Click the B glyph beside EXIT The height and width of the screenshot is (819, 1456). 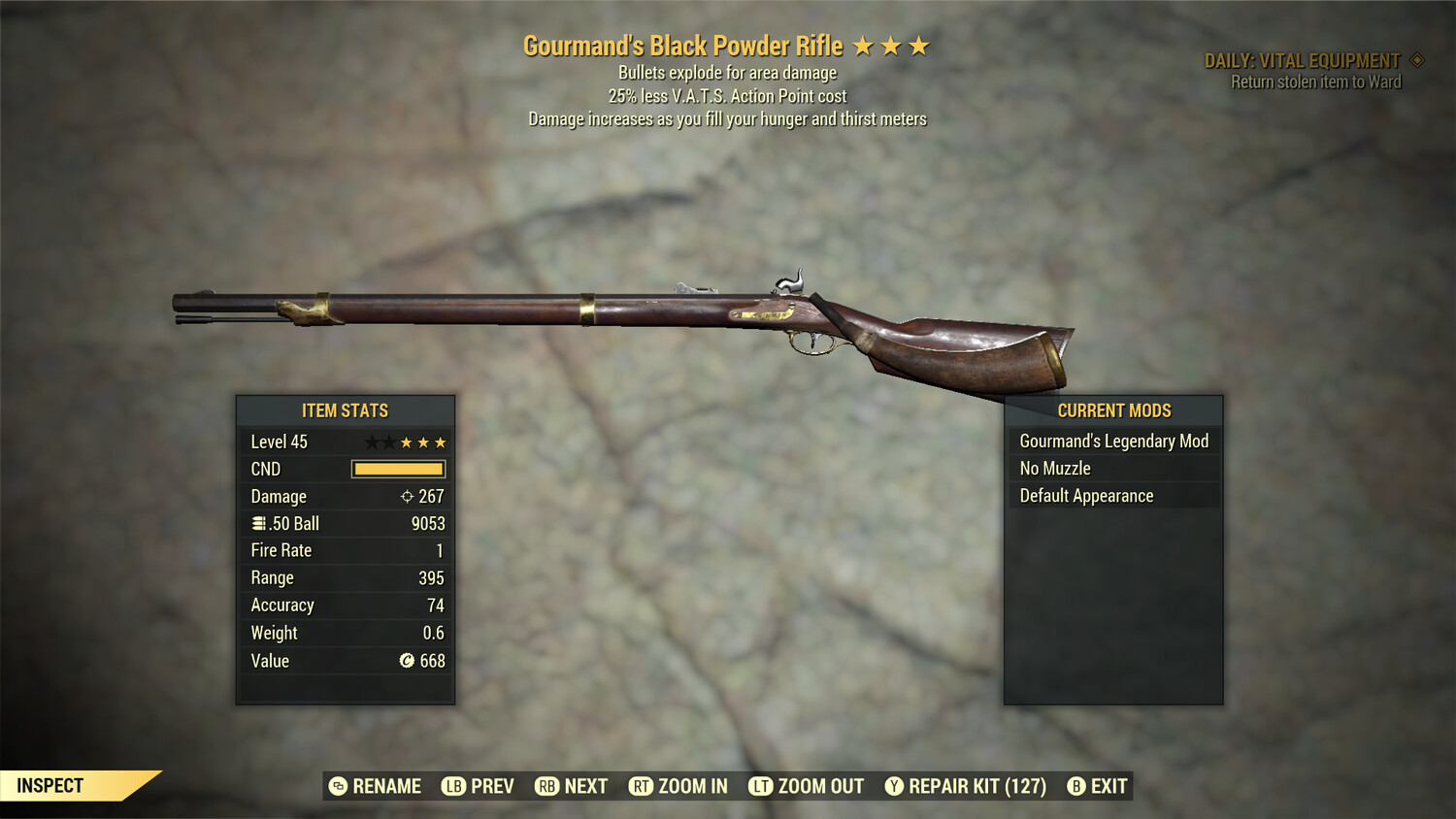pyautogui.click(x=1075, y=786)
